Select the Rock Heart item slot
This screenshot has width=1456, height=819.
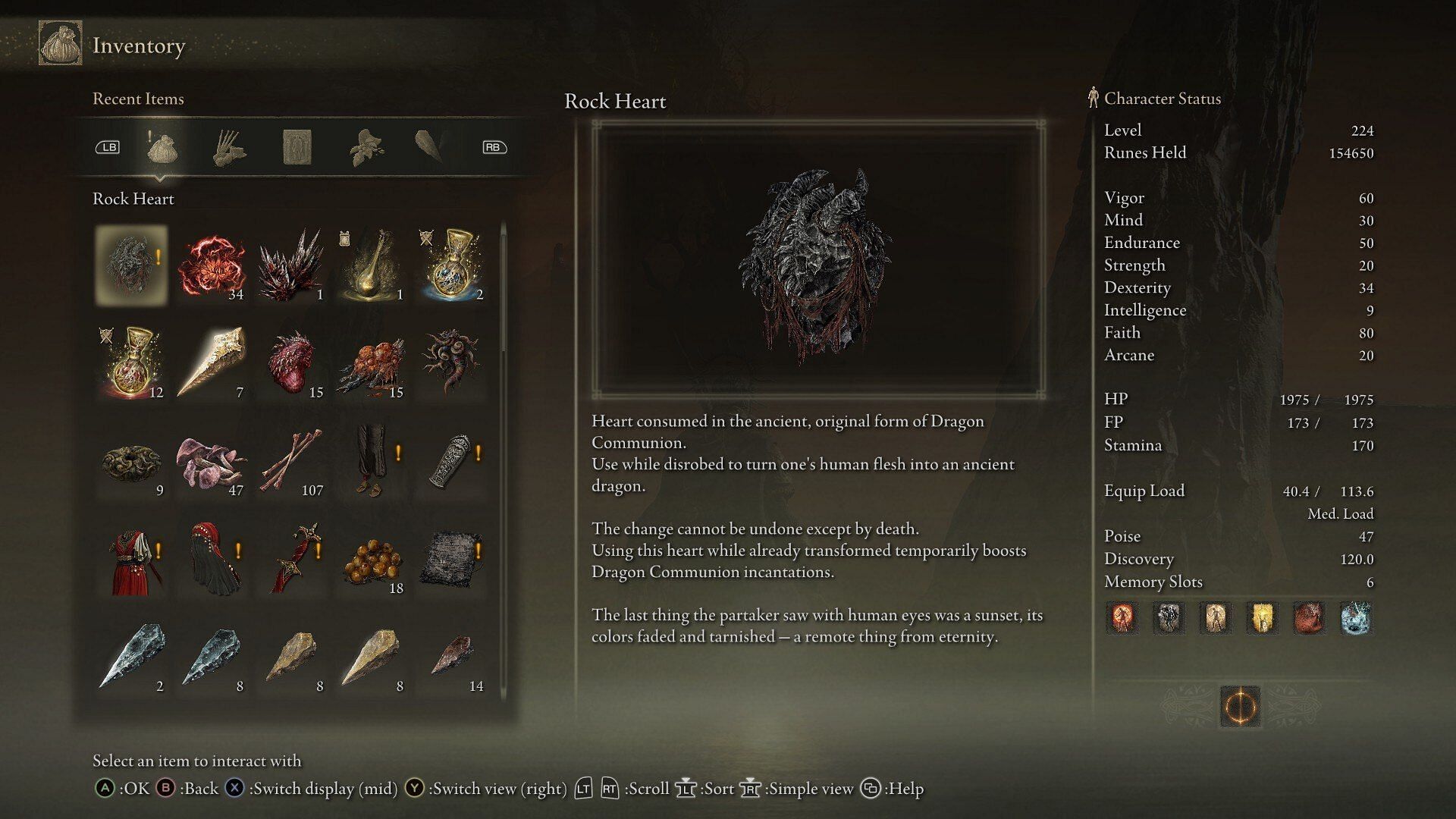coord(132,265)
